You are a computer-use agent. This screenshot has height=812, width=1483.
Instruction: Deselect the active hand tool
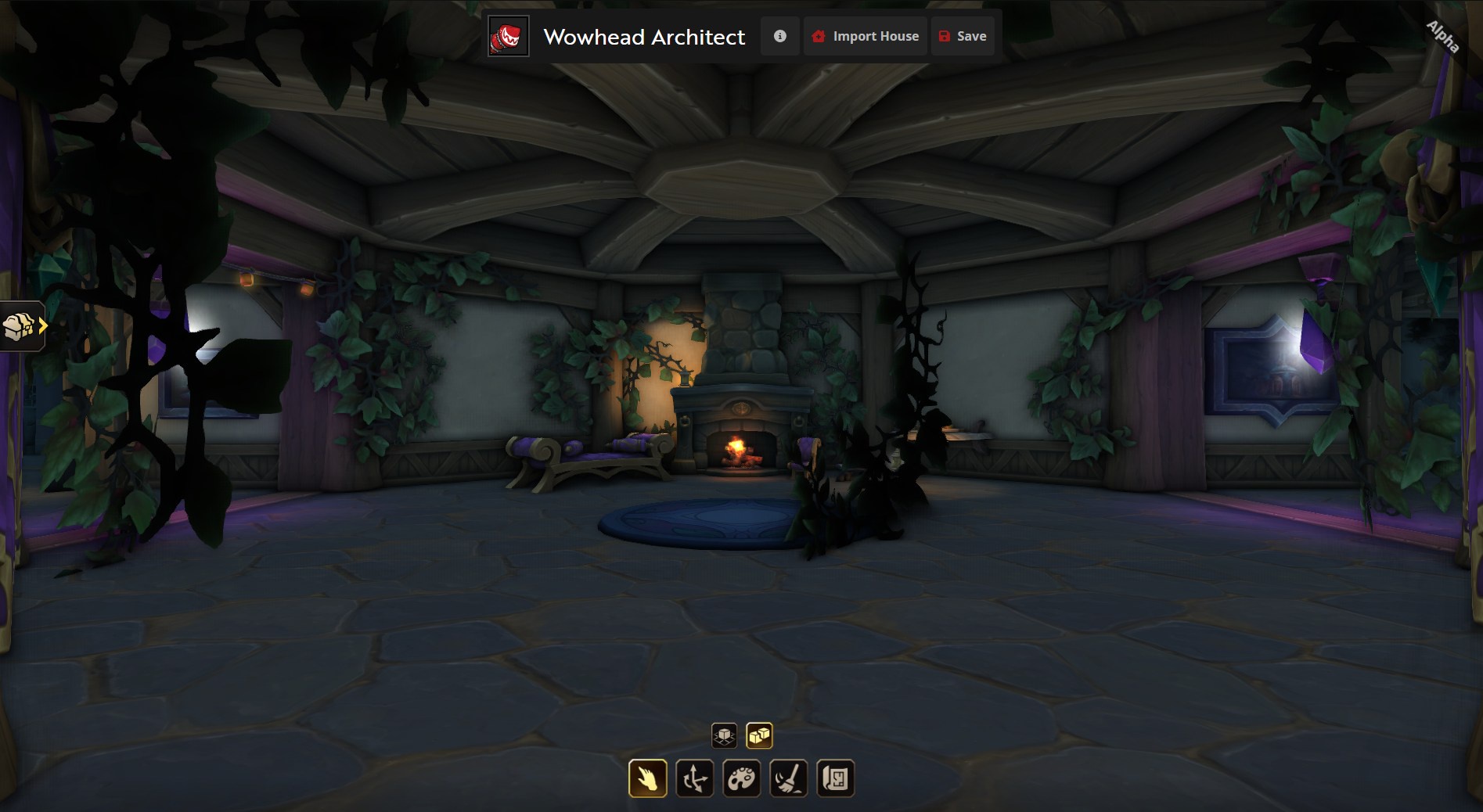[x=648, y=778]
